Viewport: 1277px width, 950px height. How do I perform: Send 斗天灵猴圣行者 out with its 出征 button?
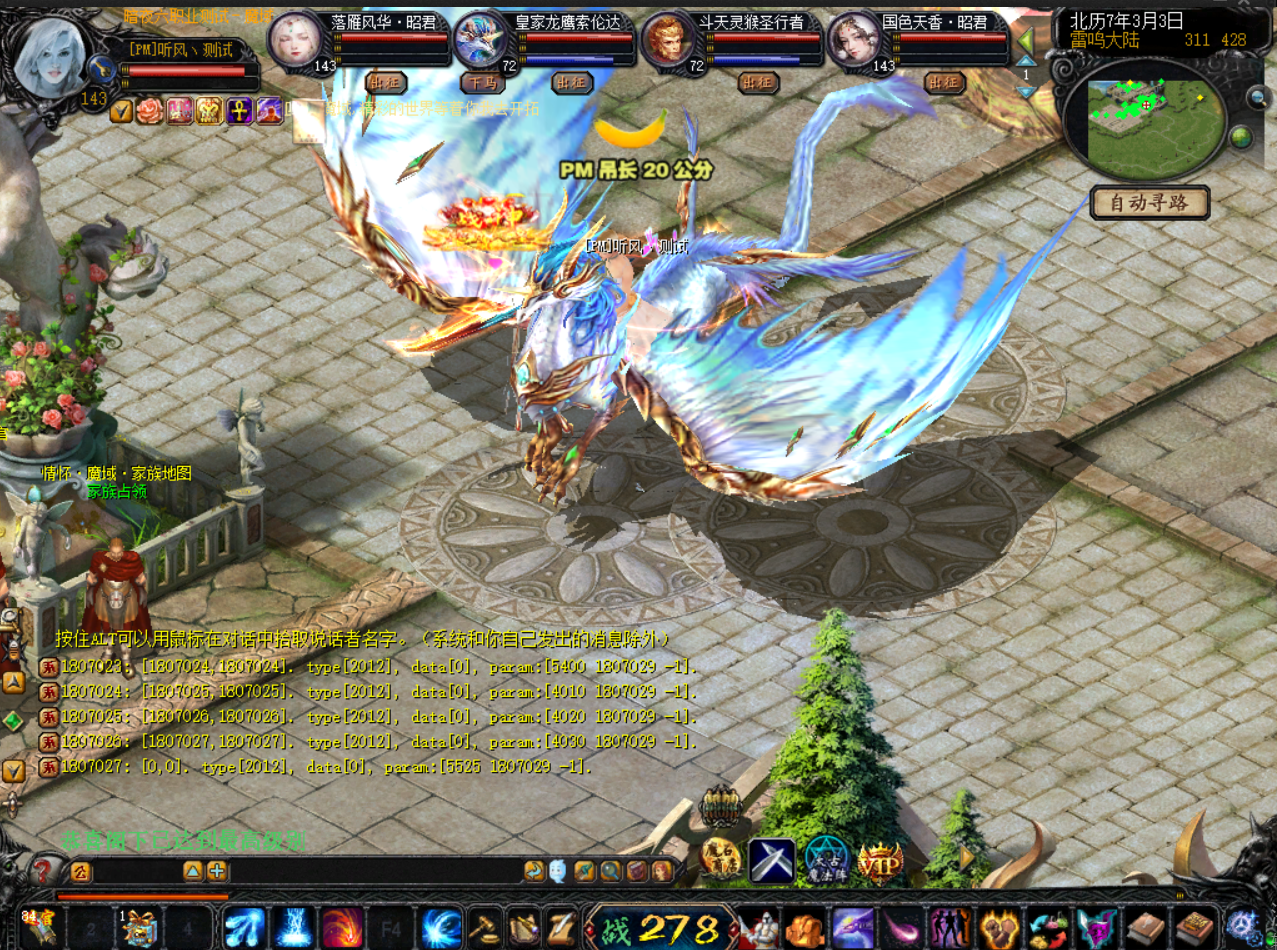(x=759, y=83)
